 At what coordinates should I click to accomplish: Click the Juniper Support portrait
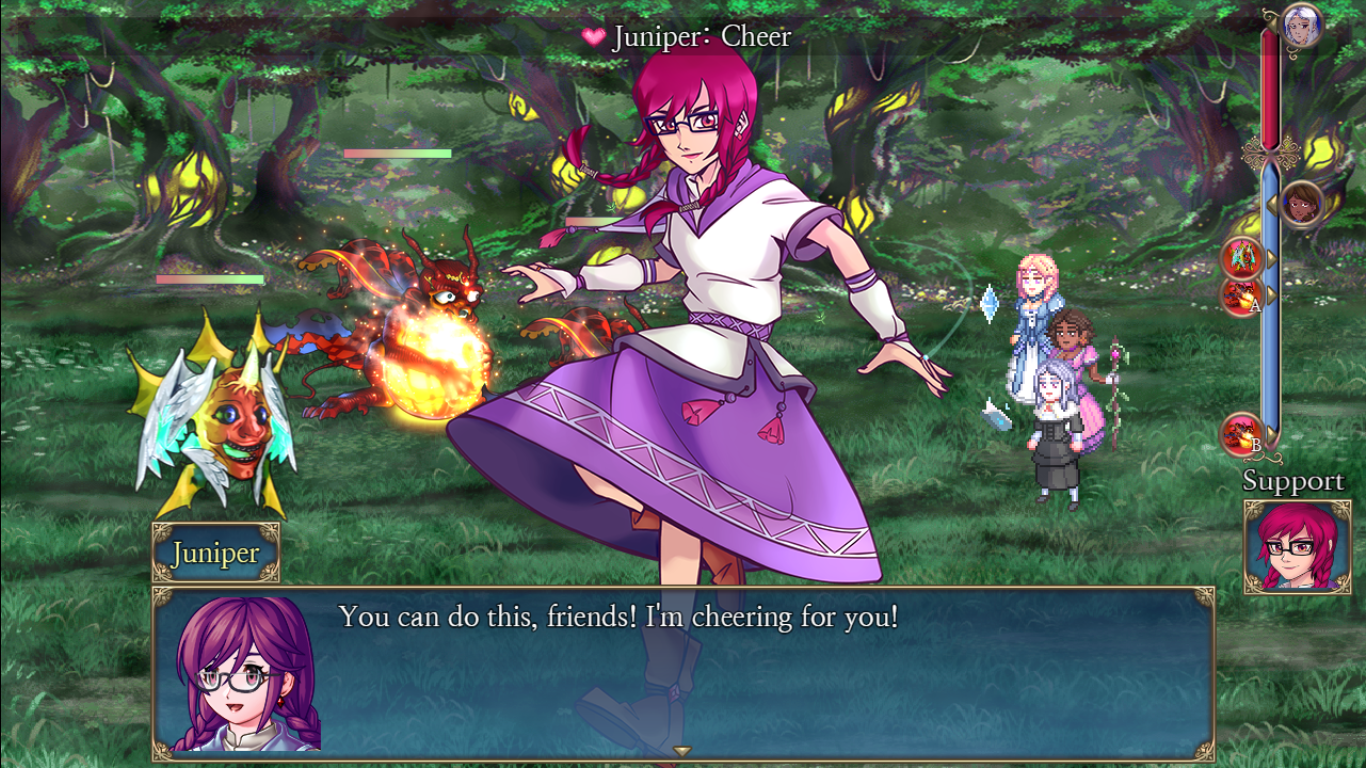[1297, 546]
